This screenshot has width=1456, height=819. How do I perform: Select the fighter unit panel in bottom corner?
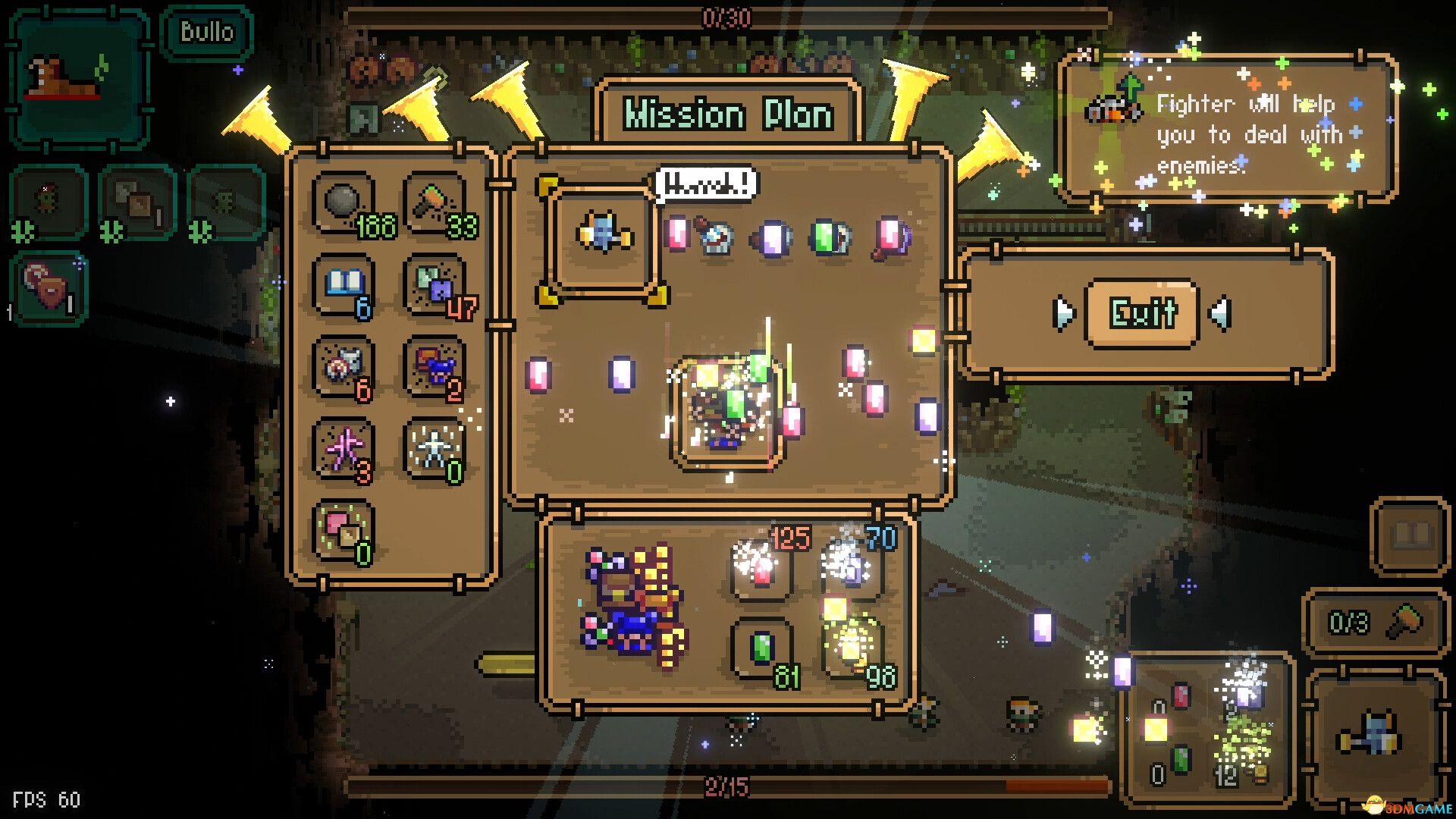(1374, 736)
